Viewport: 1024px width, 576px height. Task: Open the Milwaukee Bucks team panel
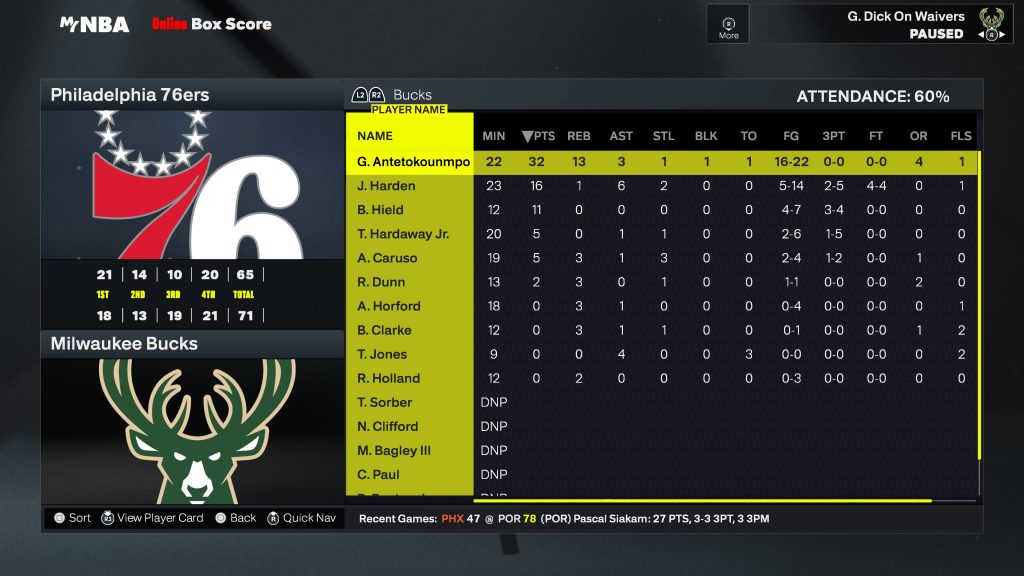coord(191,344)
